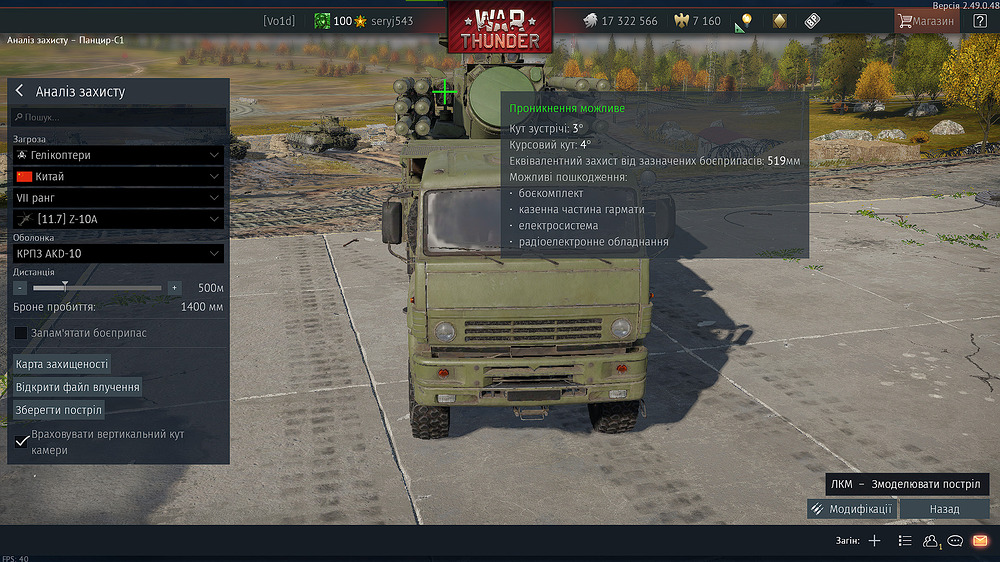The image size is (1000, 562).
Task: Open the orange mail envelope icon
Action: tap(979, 541)
